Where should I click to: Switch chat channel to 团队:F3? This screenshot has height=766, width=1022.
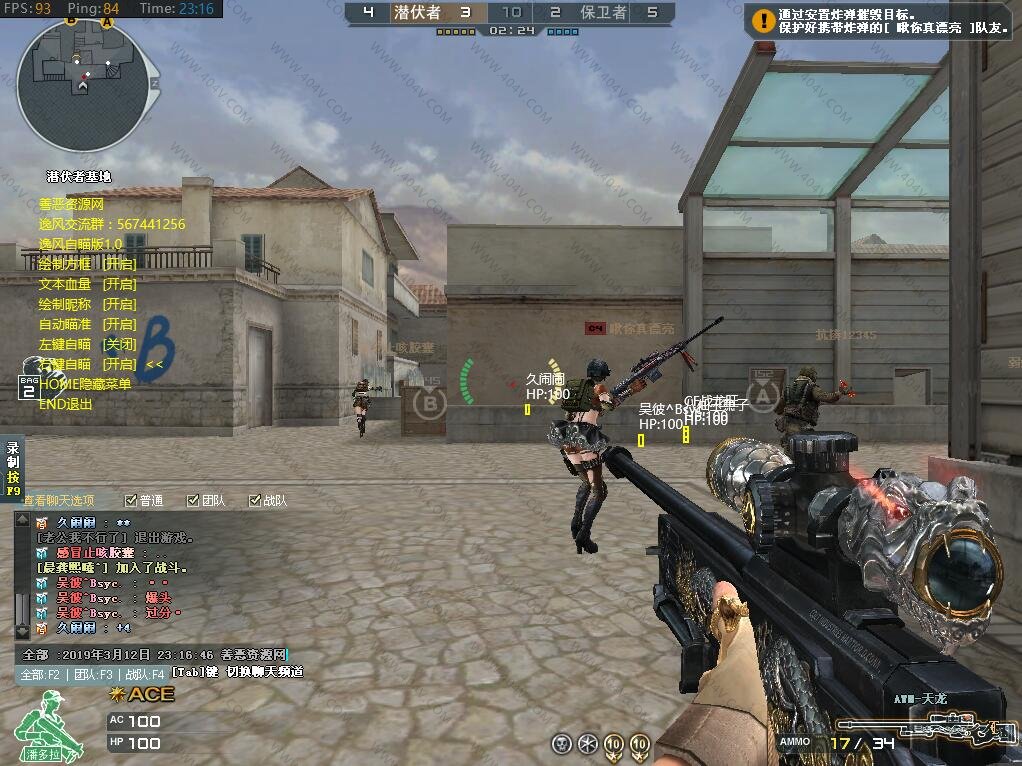92,675
